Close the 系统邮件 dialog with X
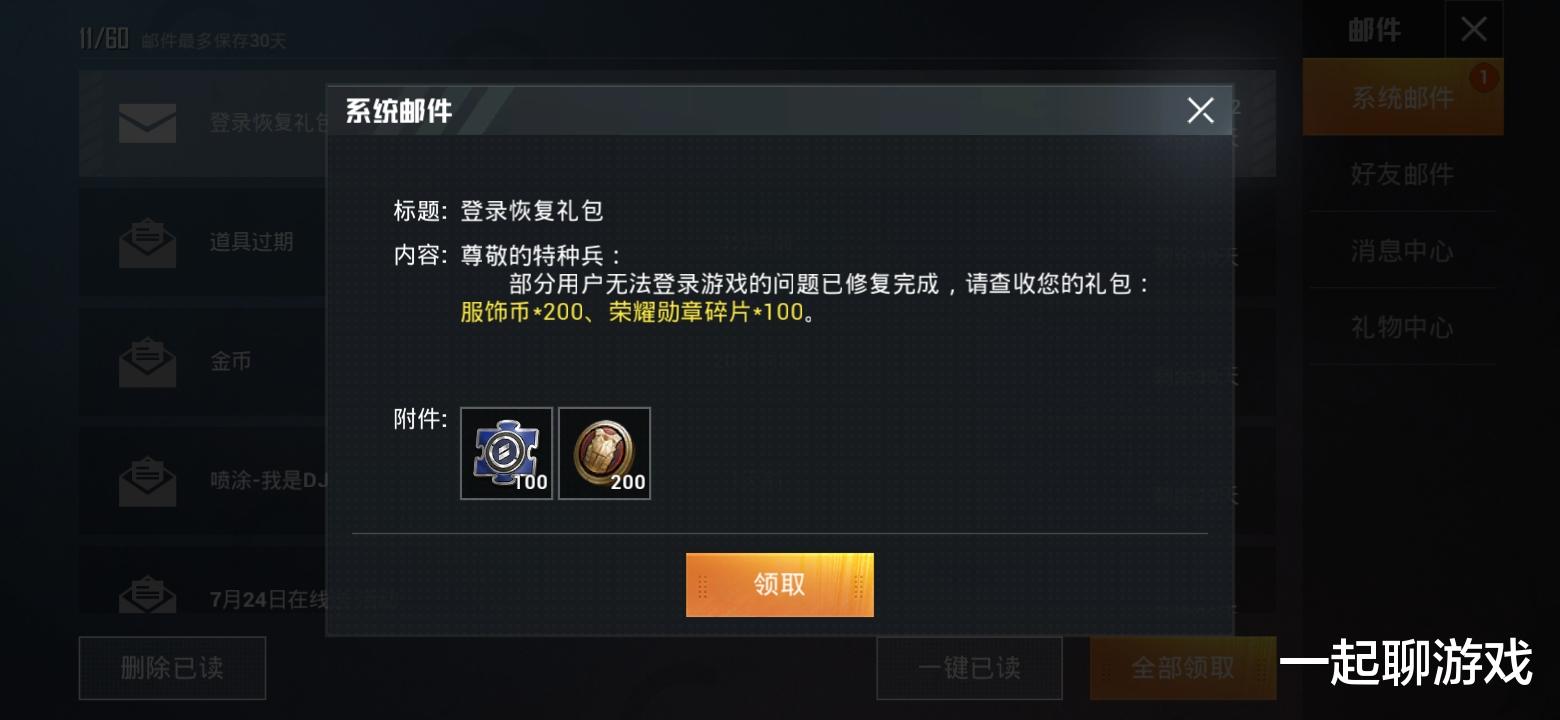 pos(1199,110)
